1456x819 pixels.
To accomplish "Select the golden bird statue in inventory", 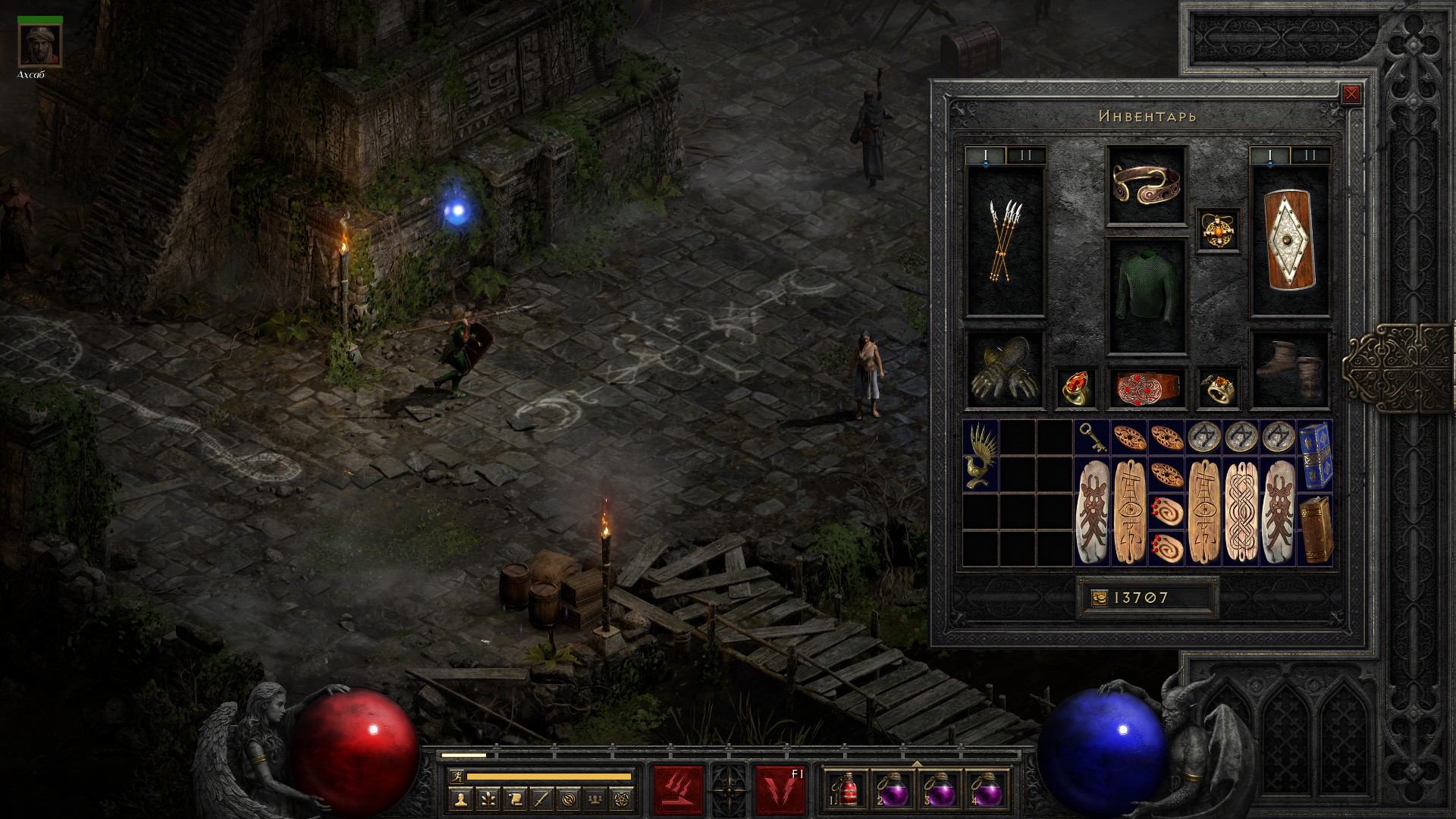I will tap(981, 455).
